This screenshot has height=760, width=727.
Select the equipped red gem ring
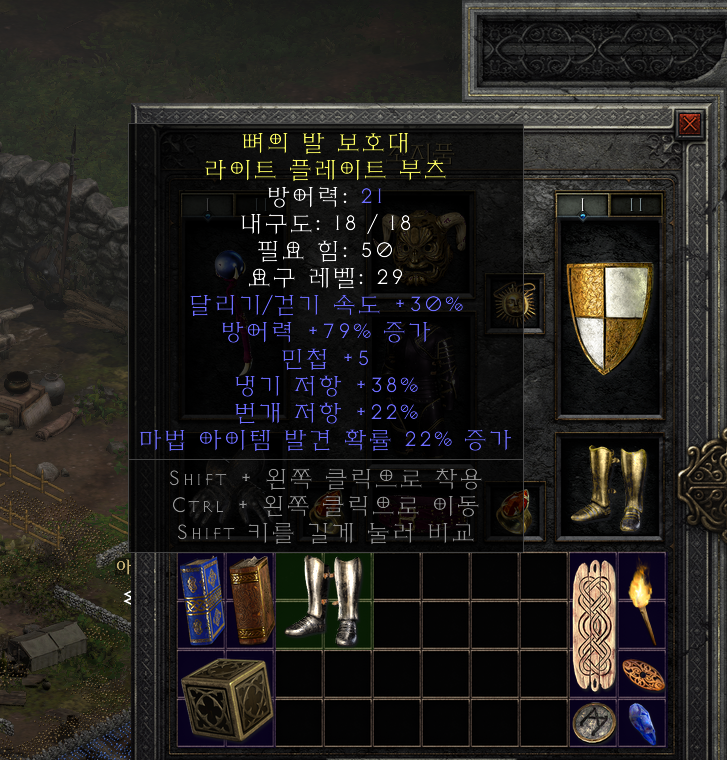tap(514, 507)
